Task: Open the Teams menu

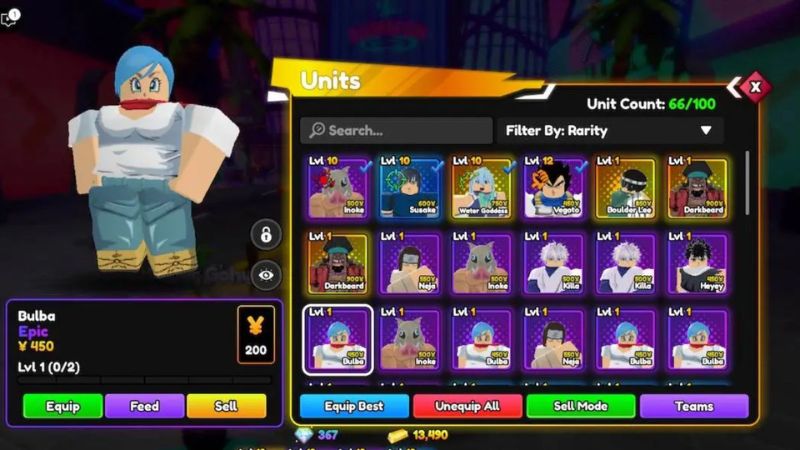Action: pos(693,406)
